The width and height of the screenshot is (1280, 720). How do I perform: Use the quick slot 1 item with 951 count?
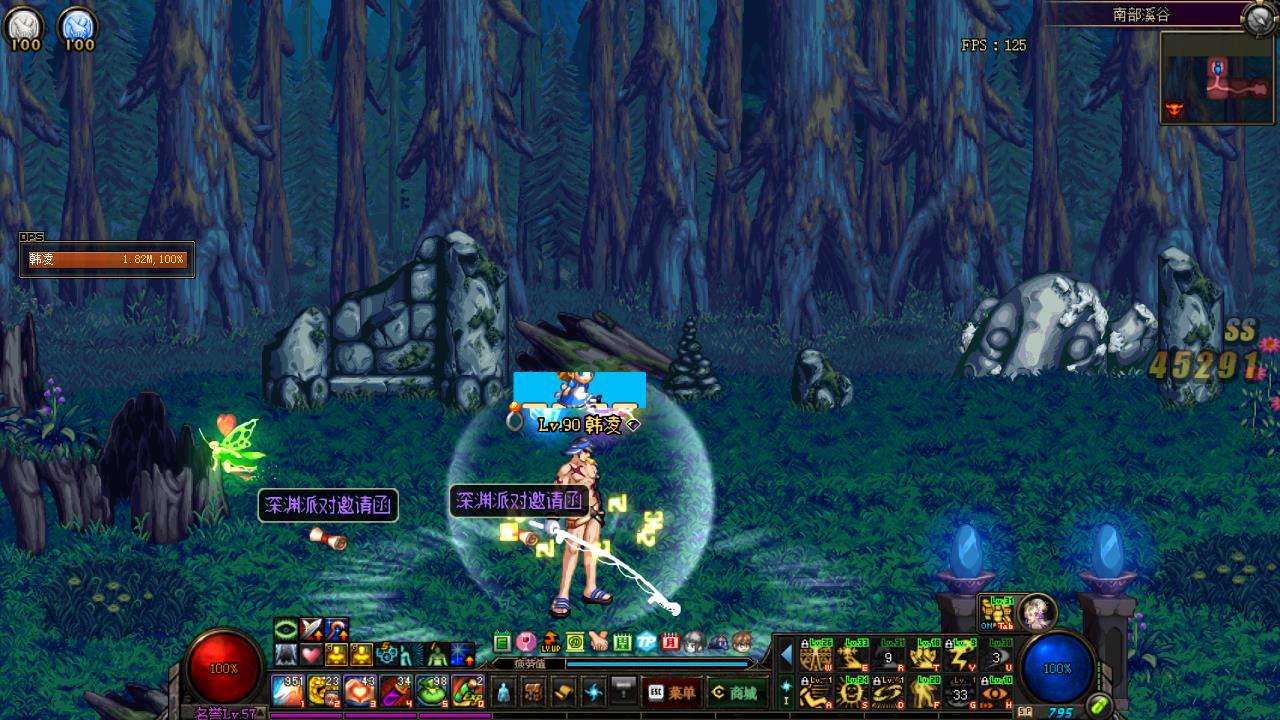point(288,690)
